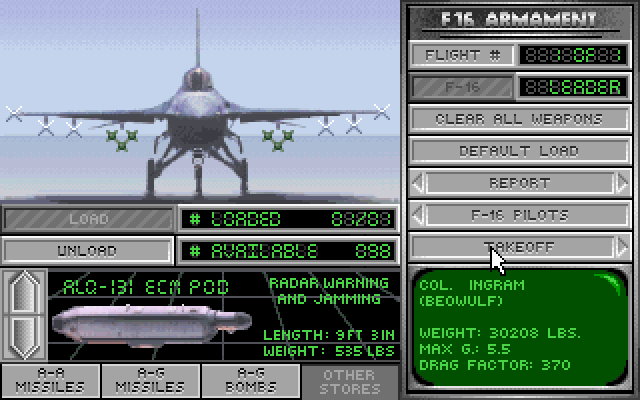Click the left arrow beside Report
Viewport: 640px width, 400px height.
pyautogui.click(x=418, y=183)
